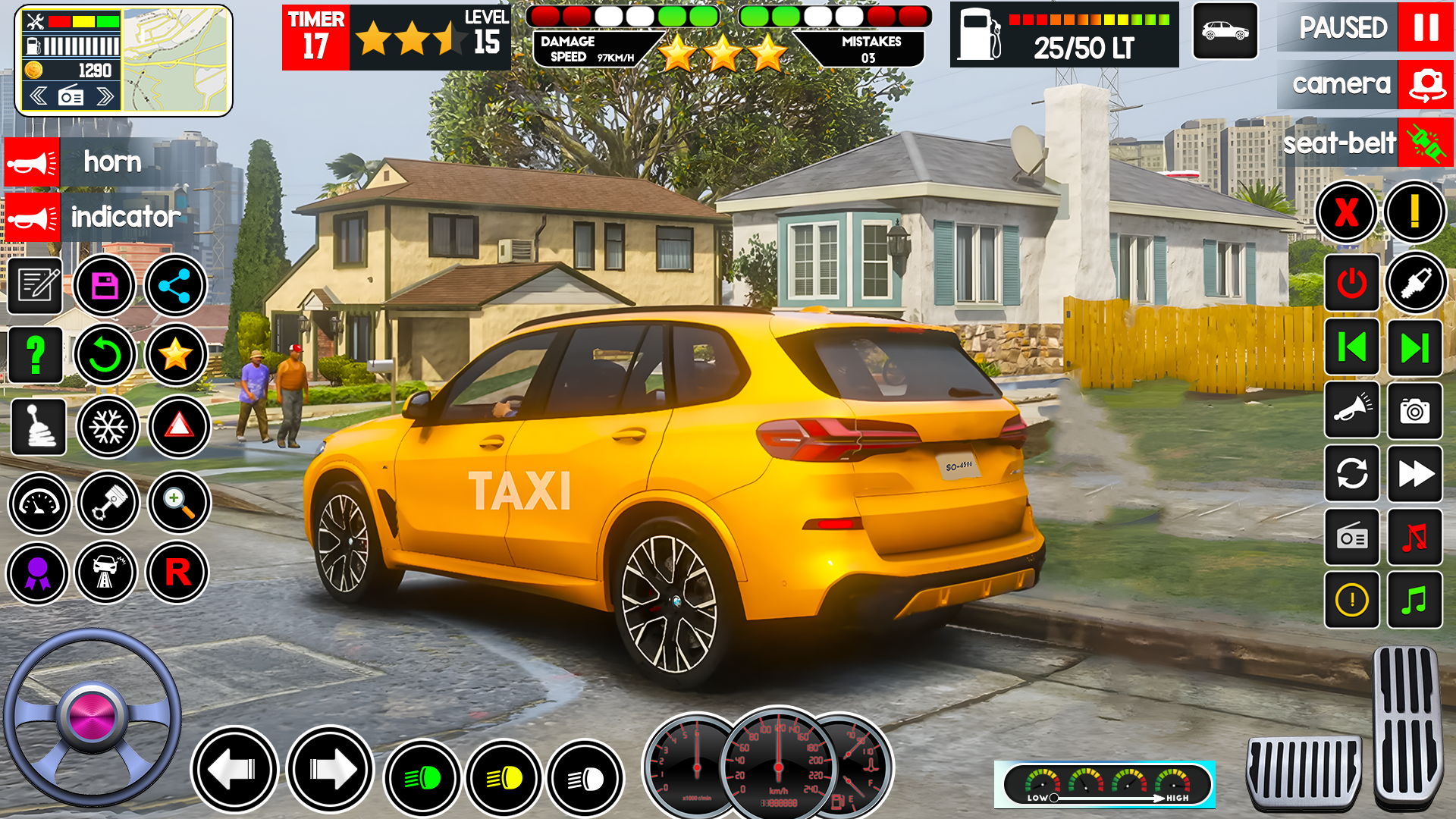Open the city minimap
Viewport: 1456px width, 819px height.
click(175, 61)
